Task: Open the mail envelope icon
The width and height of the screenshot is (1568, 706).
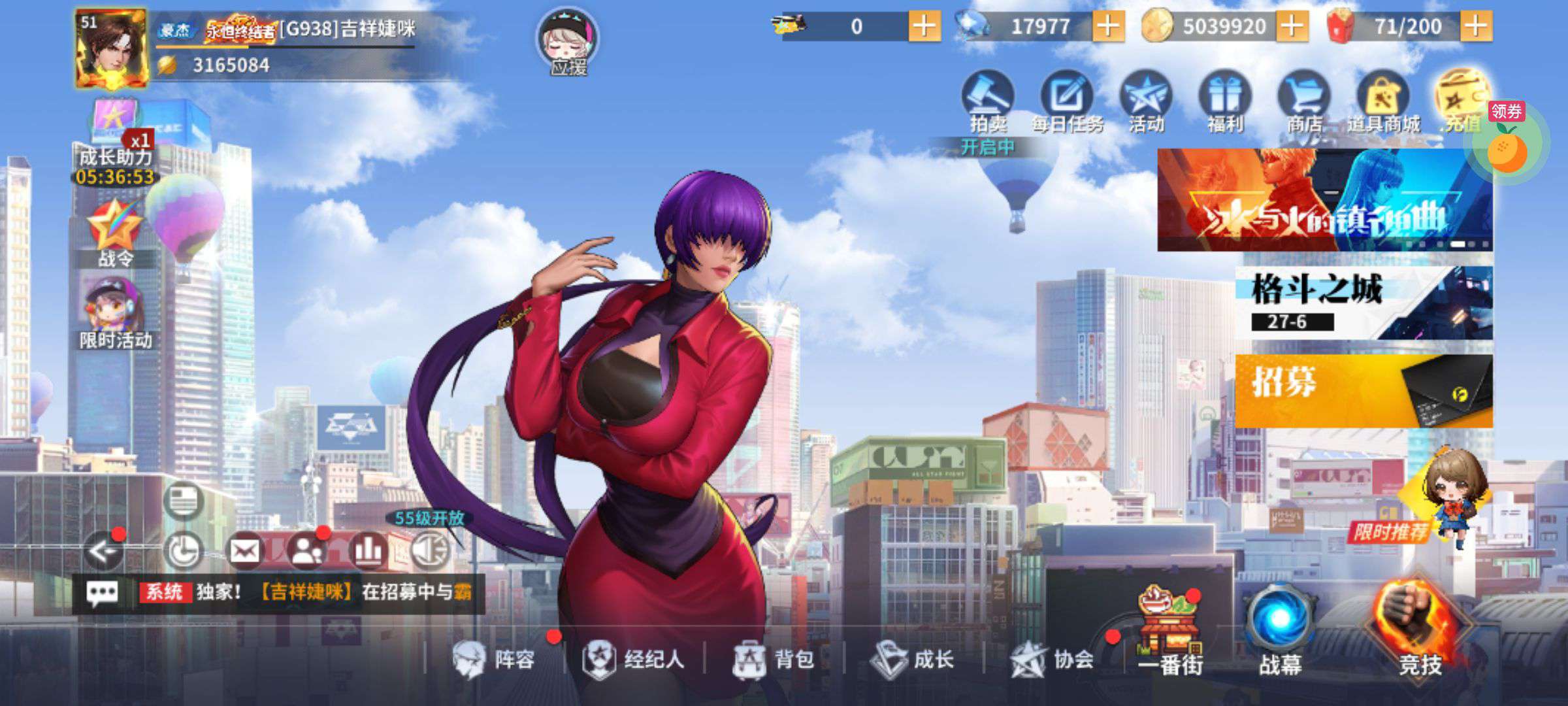Action: [244, 551]
